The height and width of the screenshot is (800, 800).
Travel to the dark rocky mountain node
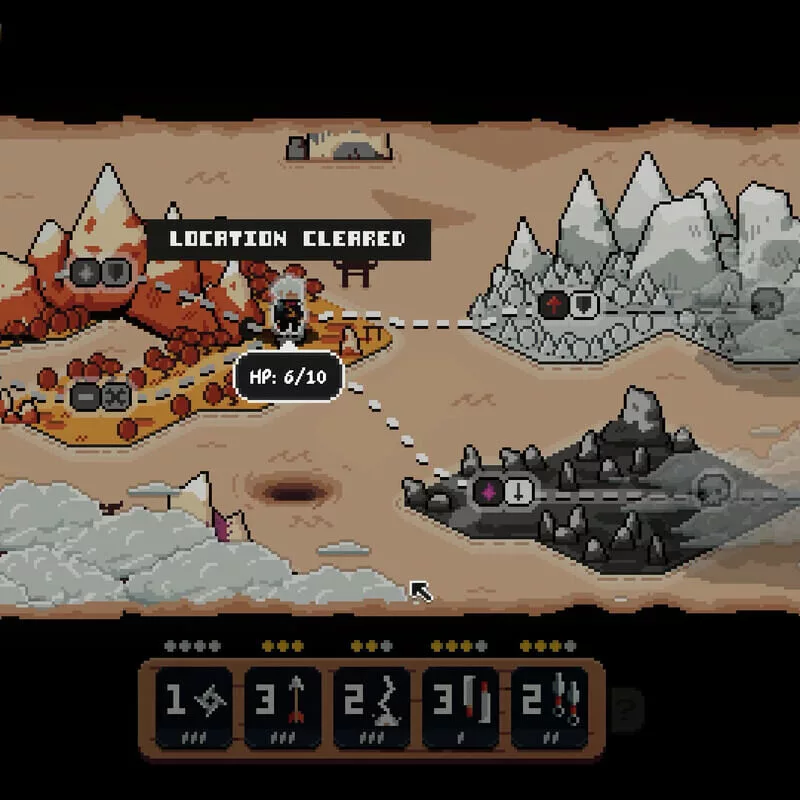(x=503, y=492)
